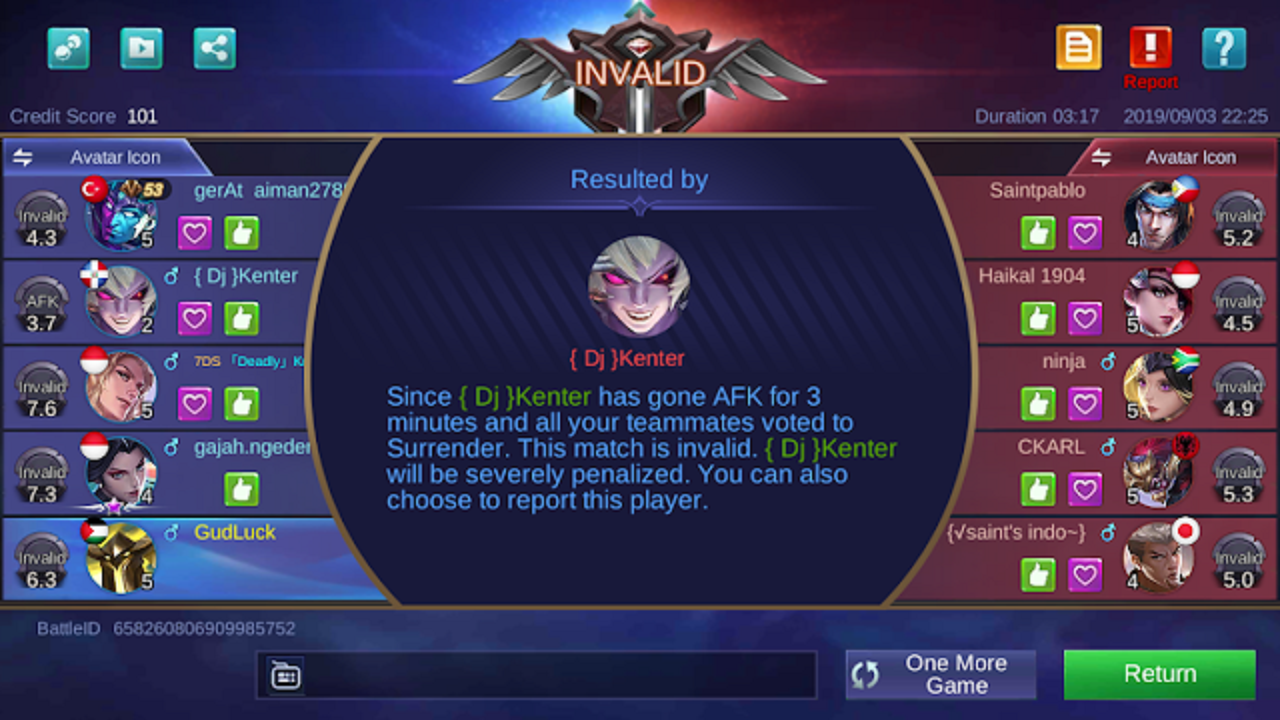Open match statistics via the orange document icon
1280x720 pixels.
point(1078,47)
